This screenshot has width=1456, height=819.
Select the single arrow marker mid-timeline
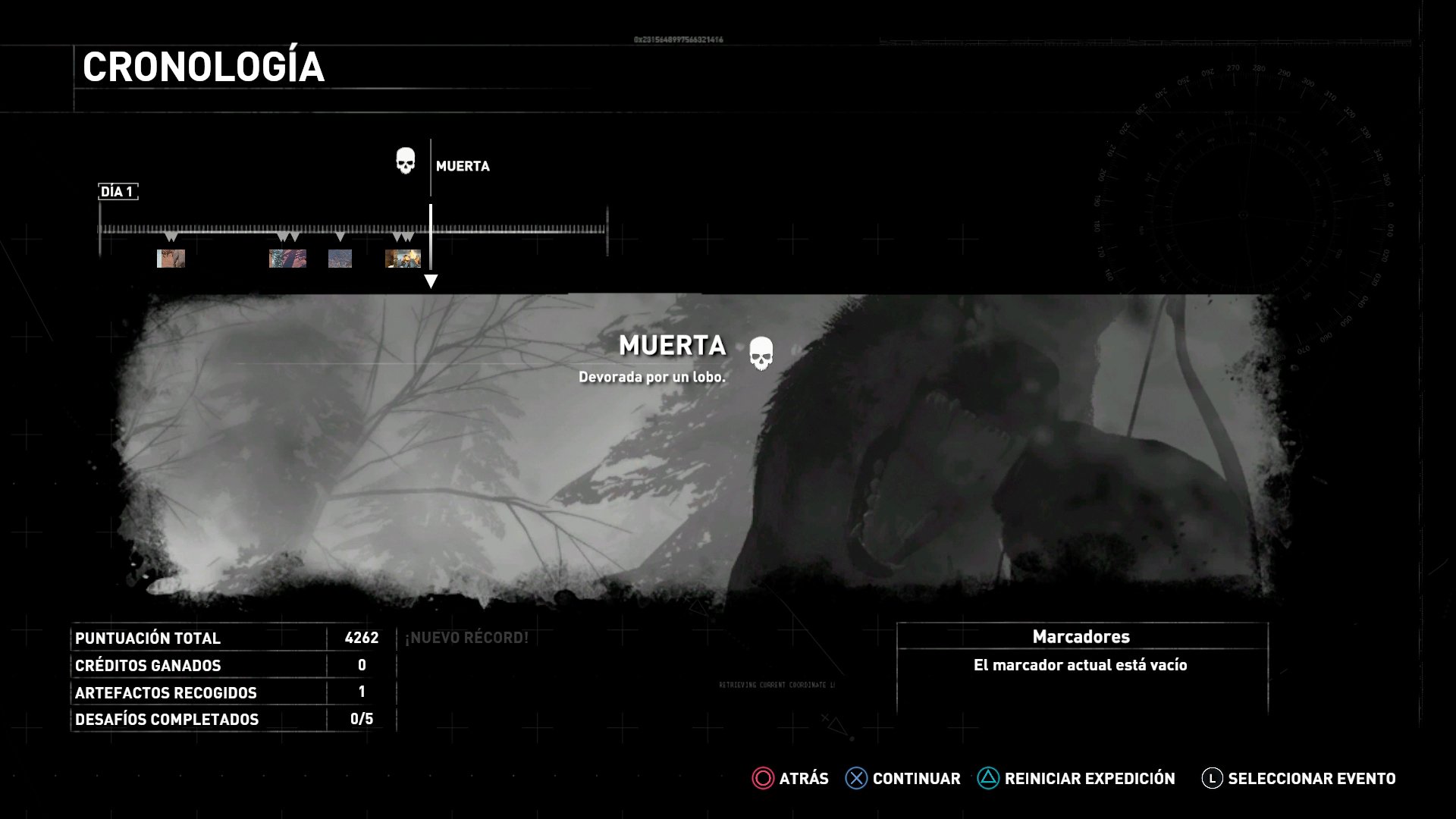coord(340,237)
